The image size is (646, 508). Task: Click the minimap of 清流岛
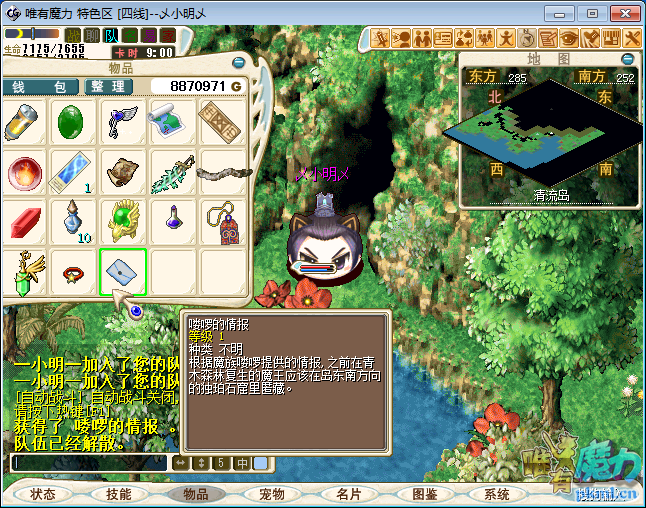[x=548, y=129]
